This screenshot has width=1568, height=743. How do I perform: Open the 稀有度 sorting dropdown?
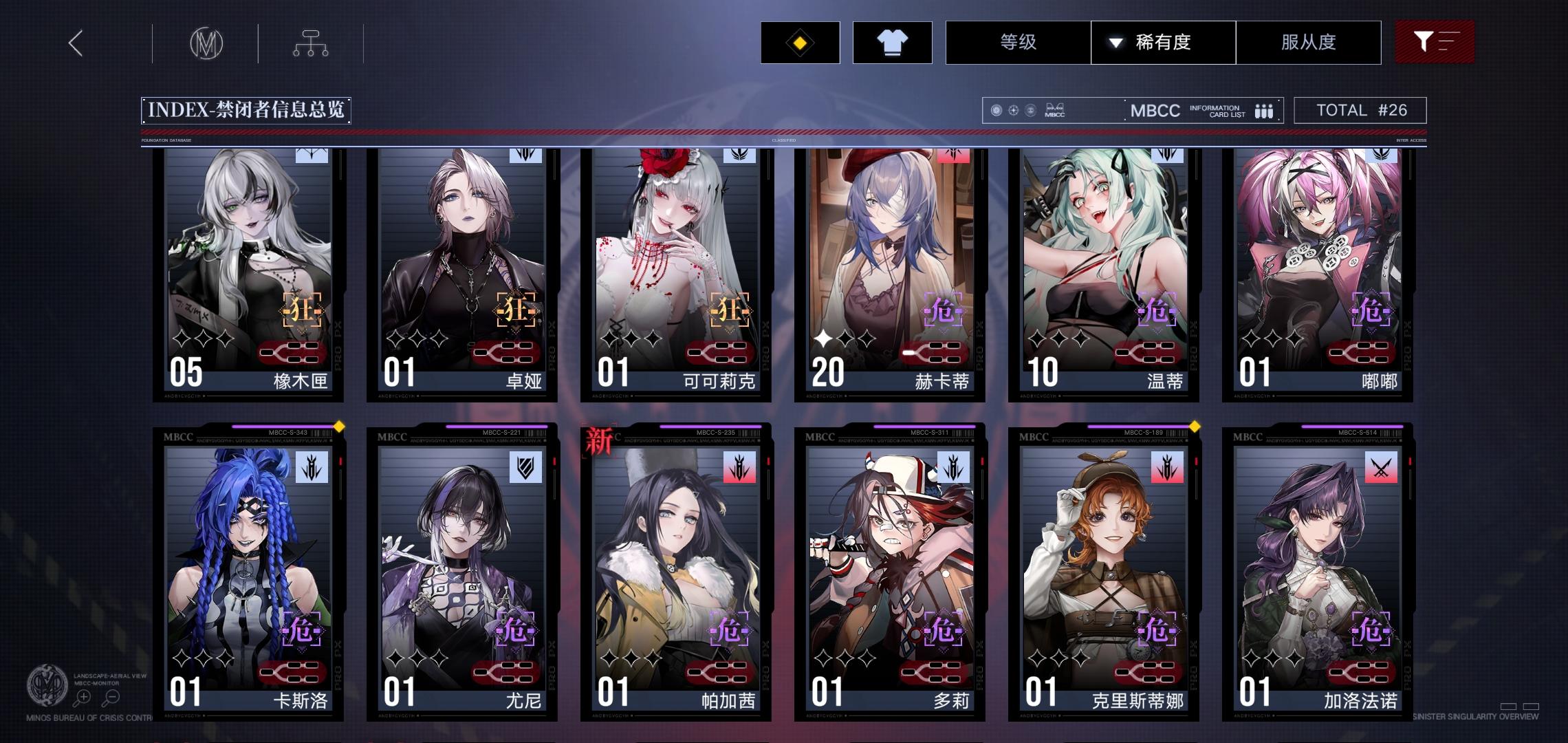pyautogui.click(x=1163, y=42)
